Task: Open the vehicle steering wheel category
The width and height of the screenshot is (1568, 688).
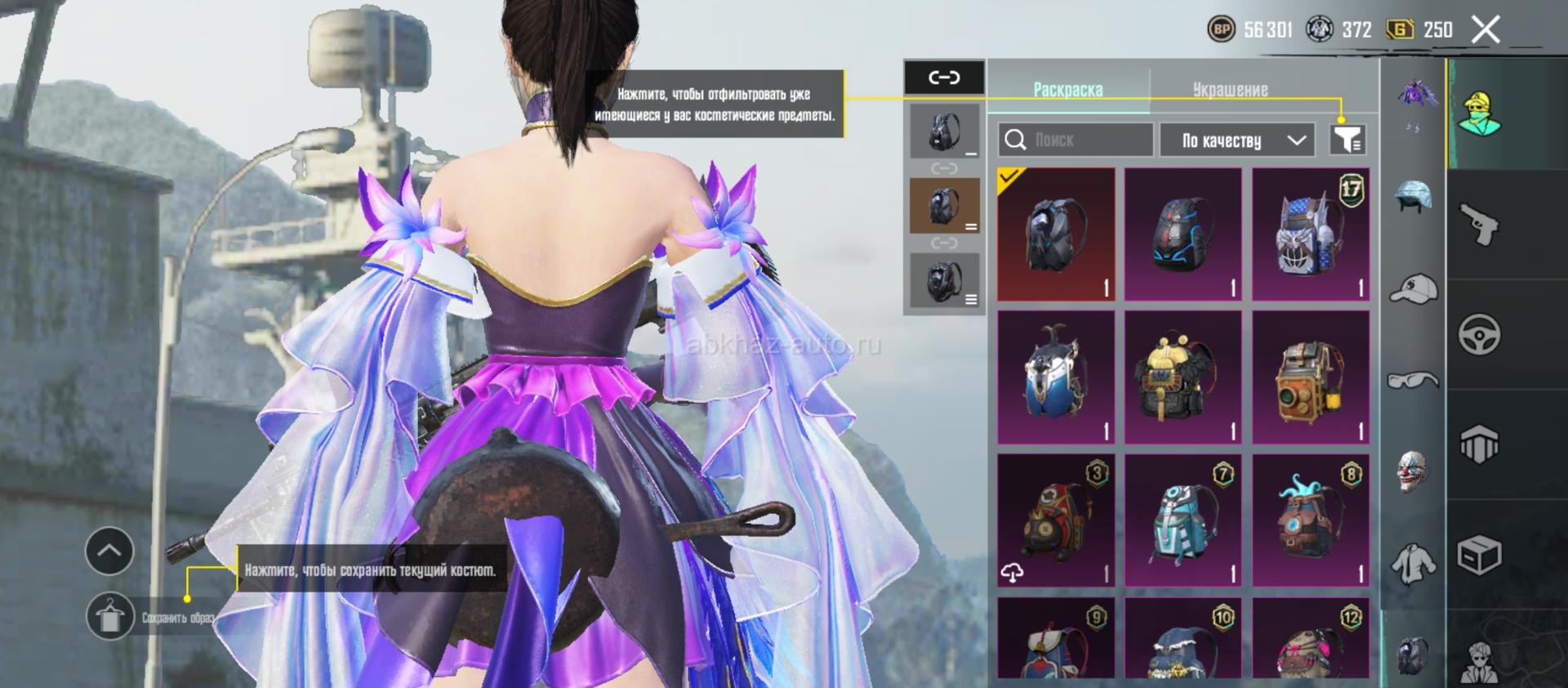Action: (x=1479, y=334)
